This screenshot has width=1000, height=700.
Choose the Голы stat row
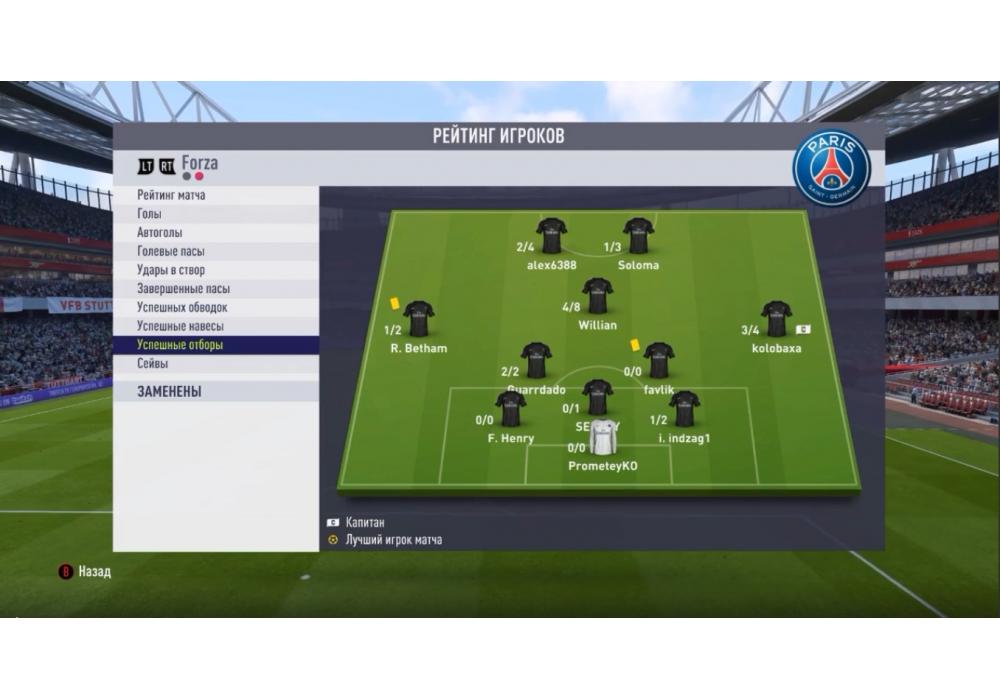(149, 214)
